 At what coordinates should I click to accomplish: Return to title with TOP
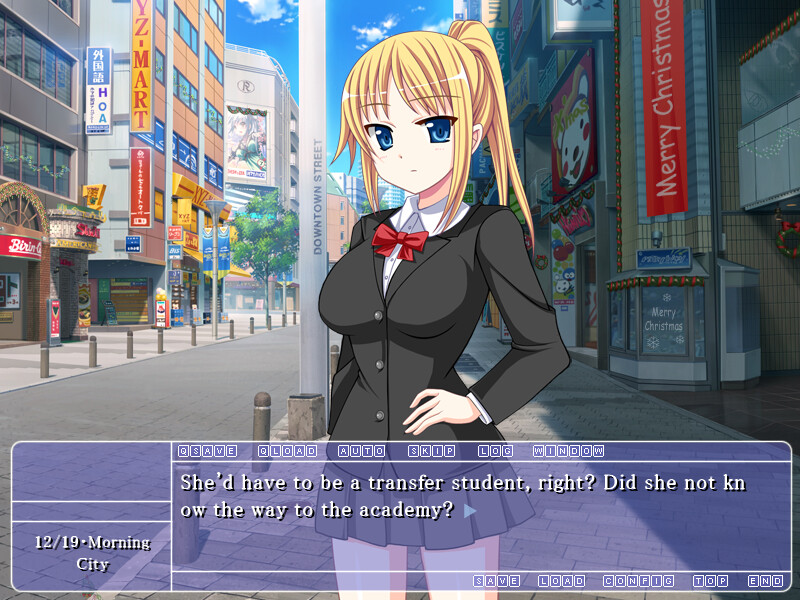tap(711, 581)
